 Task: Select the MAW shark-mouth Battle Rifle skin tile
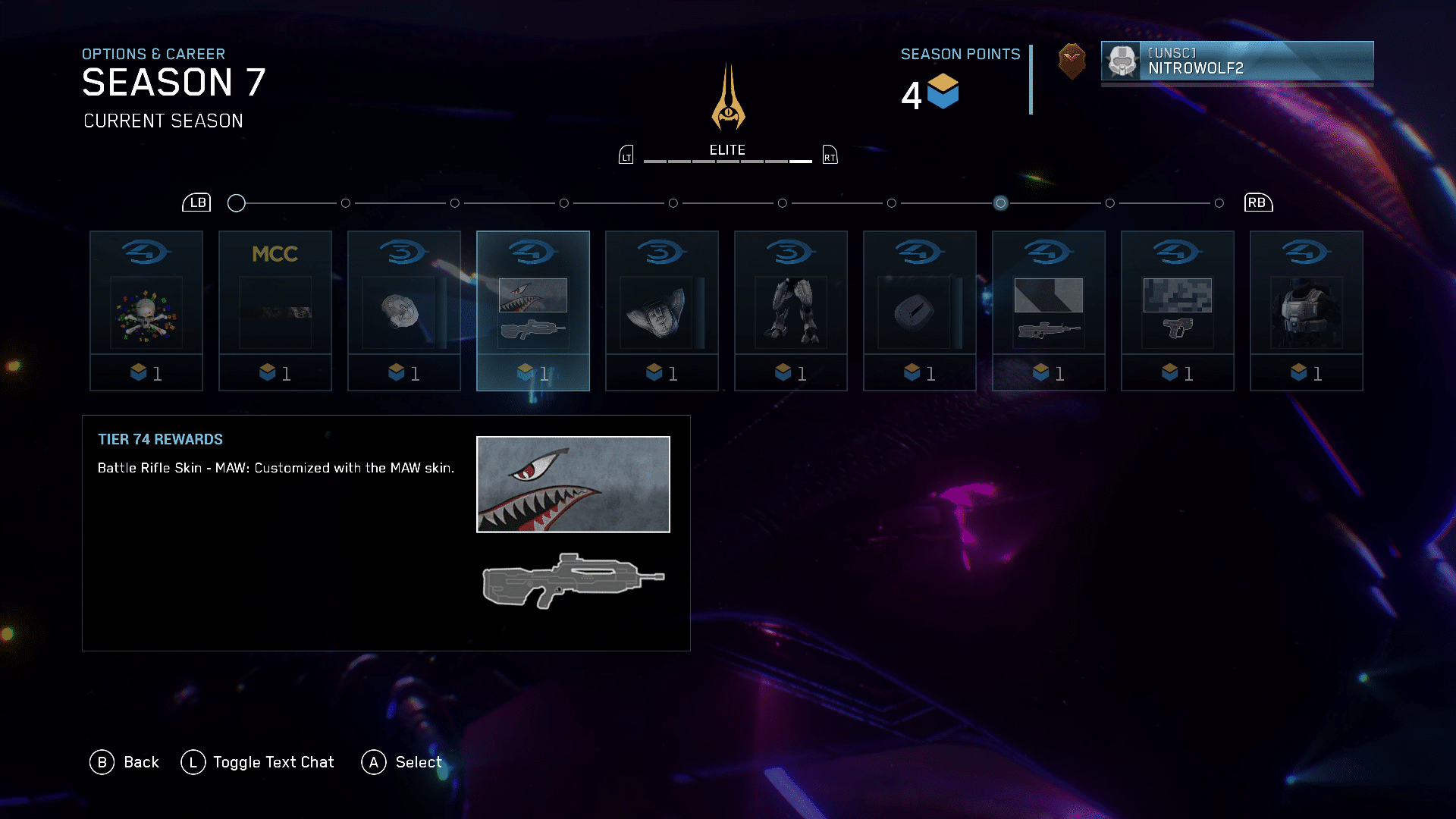pos(533,311)
